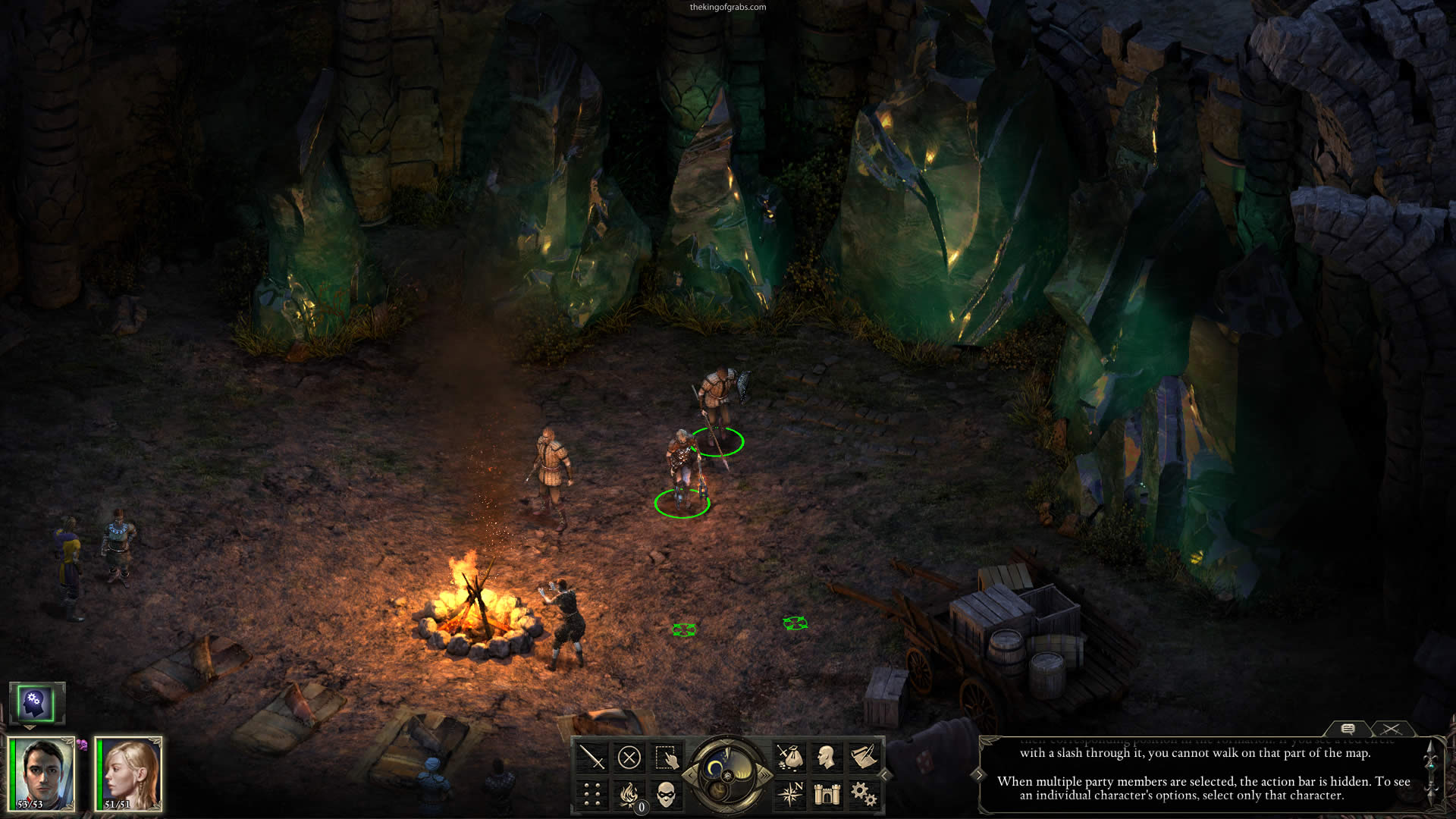This screenshot has width=1456, height=819.
Task: Toggle the party AI brain-gears icon
Action: click(x=35, y=702)
